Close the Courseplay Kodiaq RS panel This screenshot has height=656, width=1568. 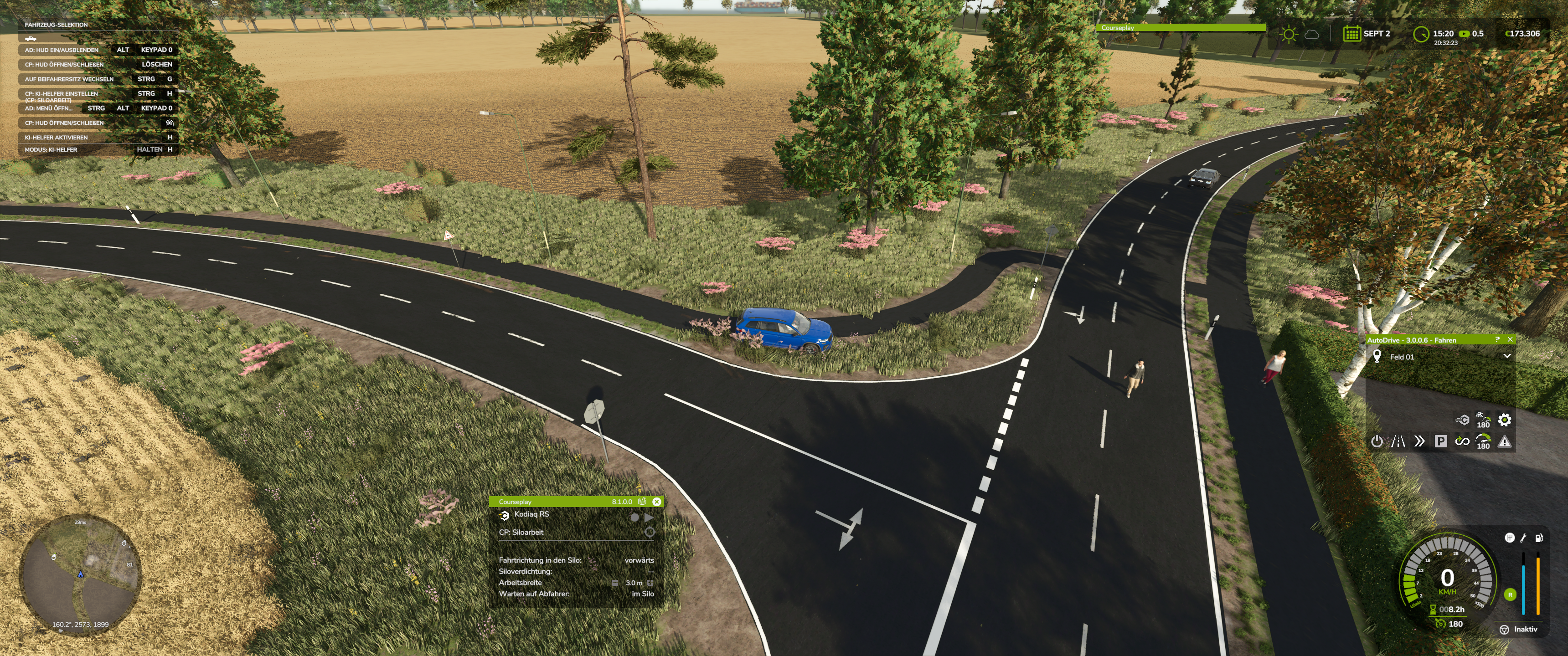click(657, 502)
